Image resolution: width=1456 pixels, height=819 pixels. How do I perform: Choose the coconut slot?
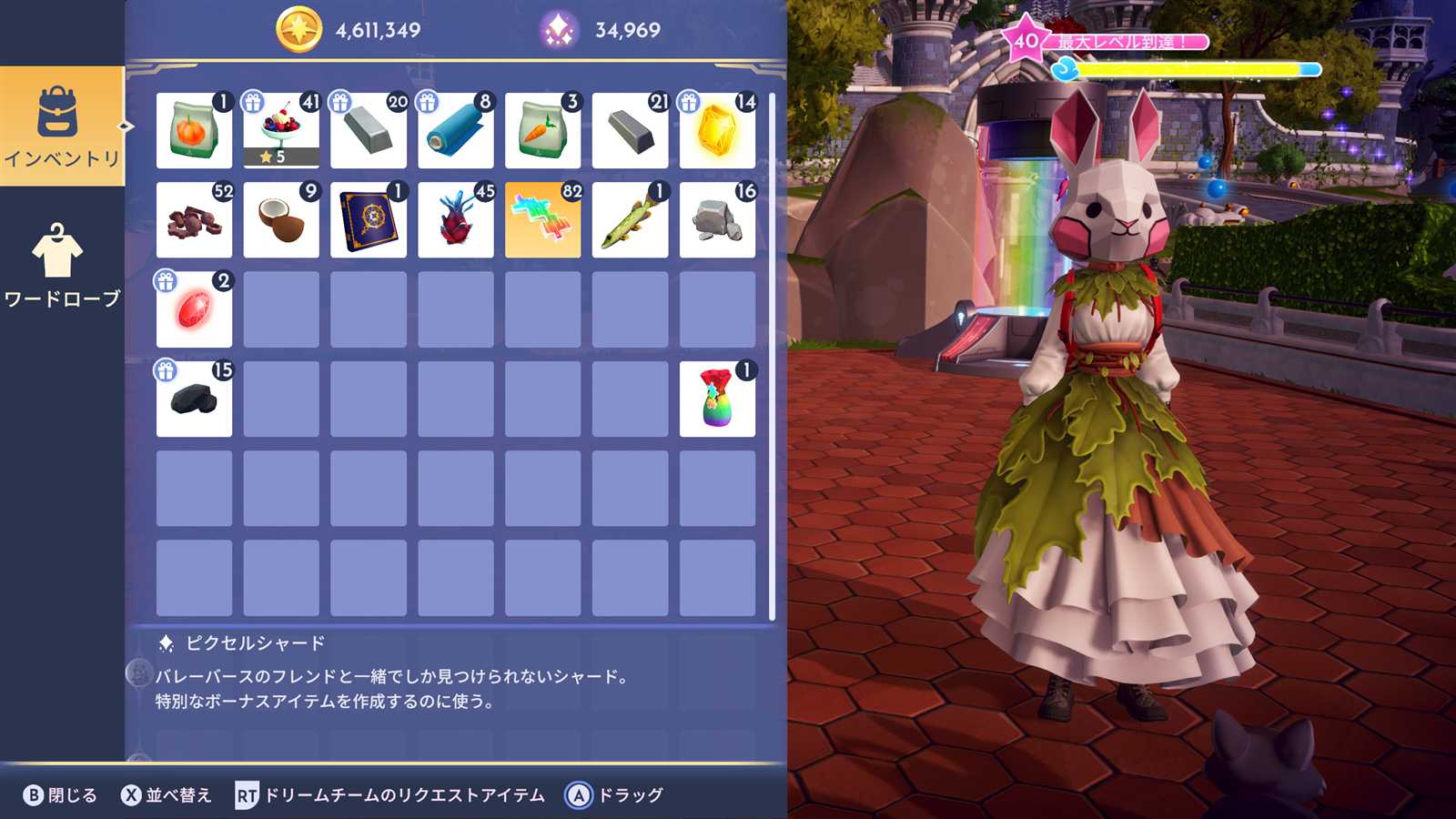pos(281,220)
